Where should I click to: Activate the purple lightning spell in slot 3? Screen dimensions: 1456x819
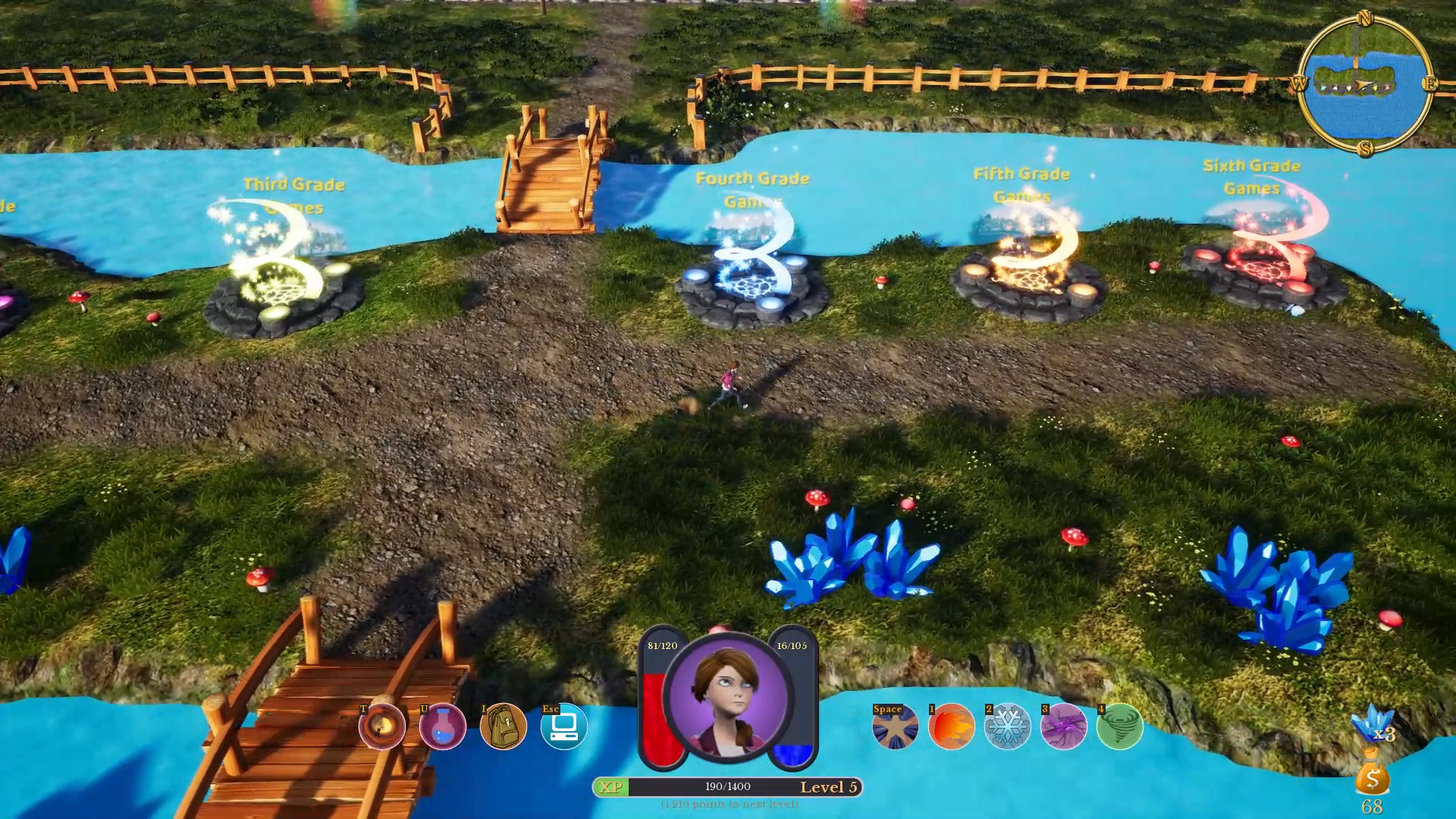point(1063,726)
